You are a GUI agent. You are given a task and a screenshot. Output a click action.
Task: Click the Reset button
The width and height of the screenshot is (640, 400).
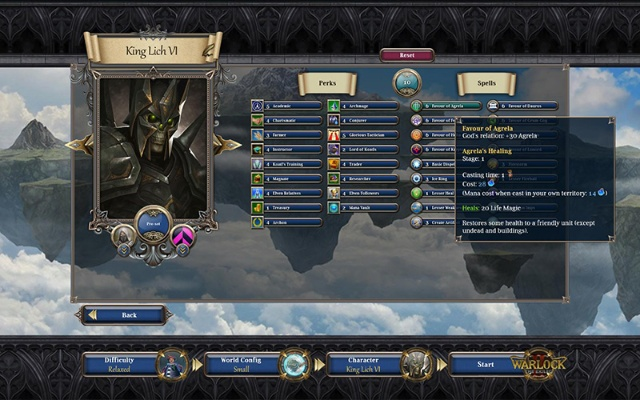click(x=406, y=56)
